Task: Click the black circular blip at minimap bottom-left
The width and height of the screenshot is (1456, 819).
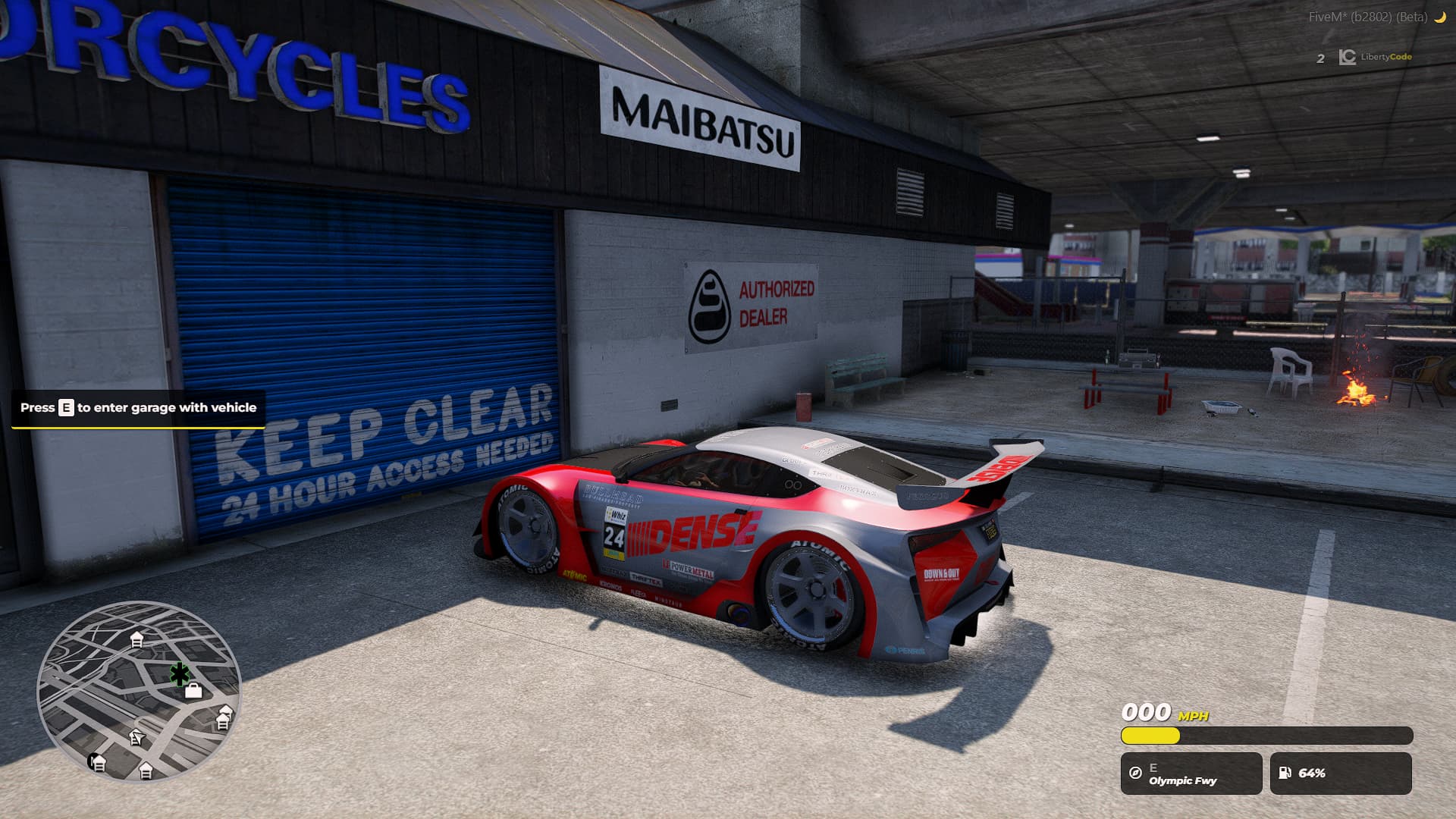Action: pos(91,761)
